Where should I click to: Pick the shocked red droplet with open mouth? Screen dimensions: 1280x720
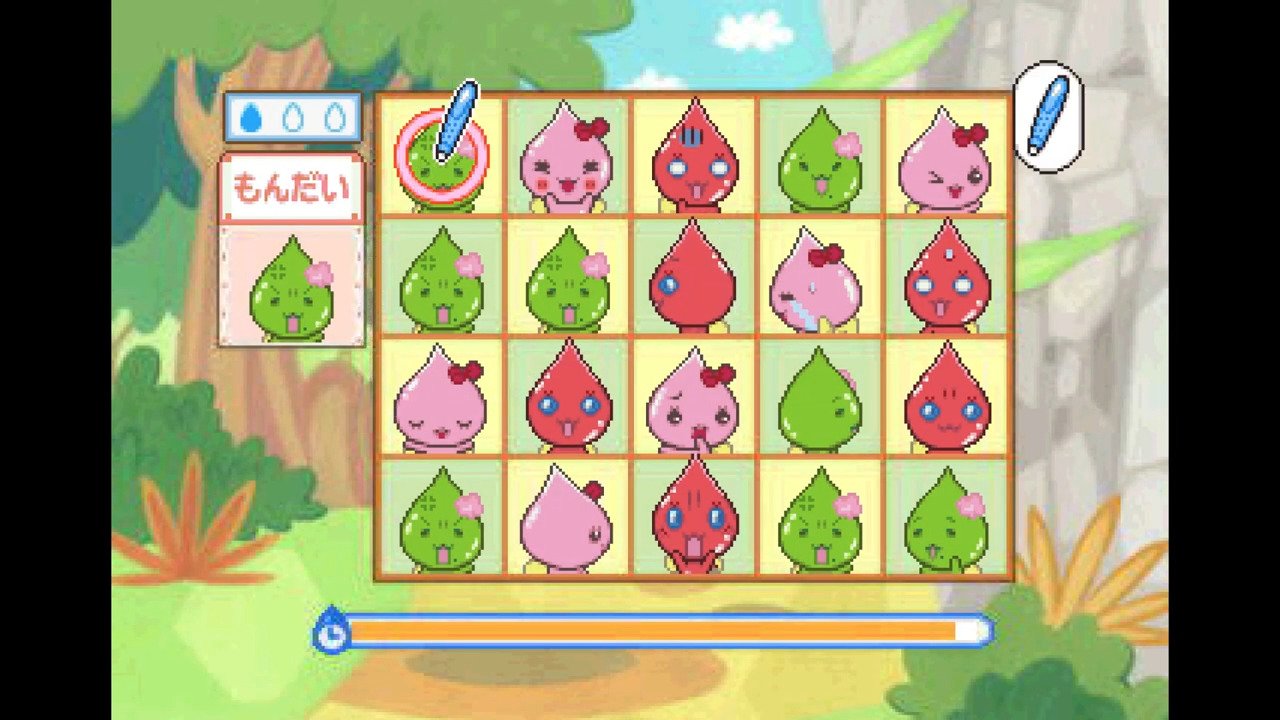coord(693,518)
